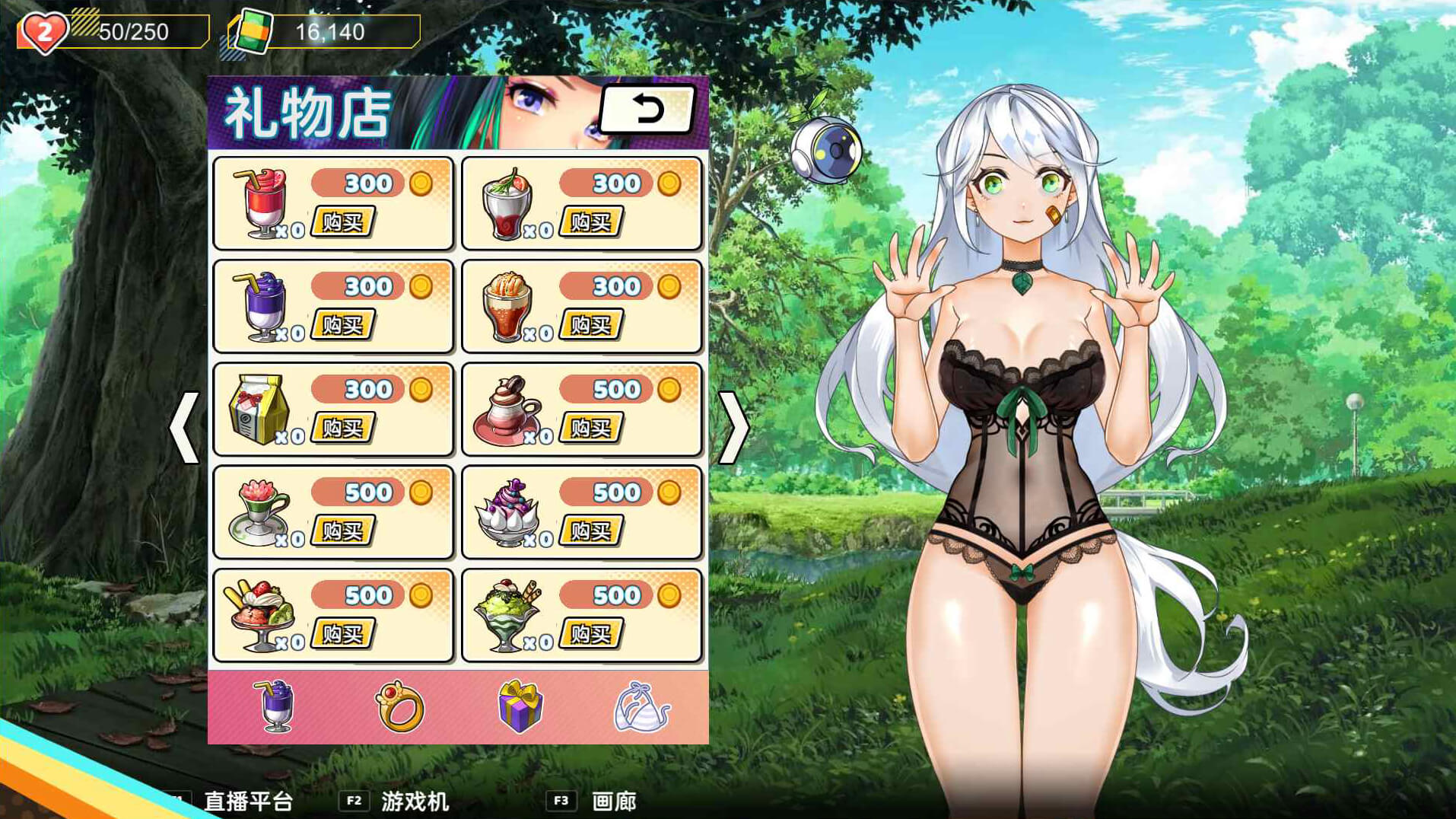Switch to the drinks category tab
The width and height of the screenshot is (1456, 819).
tap(275, 706)
